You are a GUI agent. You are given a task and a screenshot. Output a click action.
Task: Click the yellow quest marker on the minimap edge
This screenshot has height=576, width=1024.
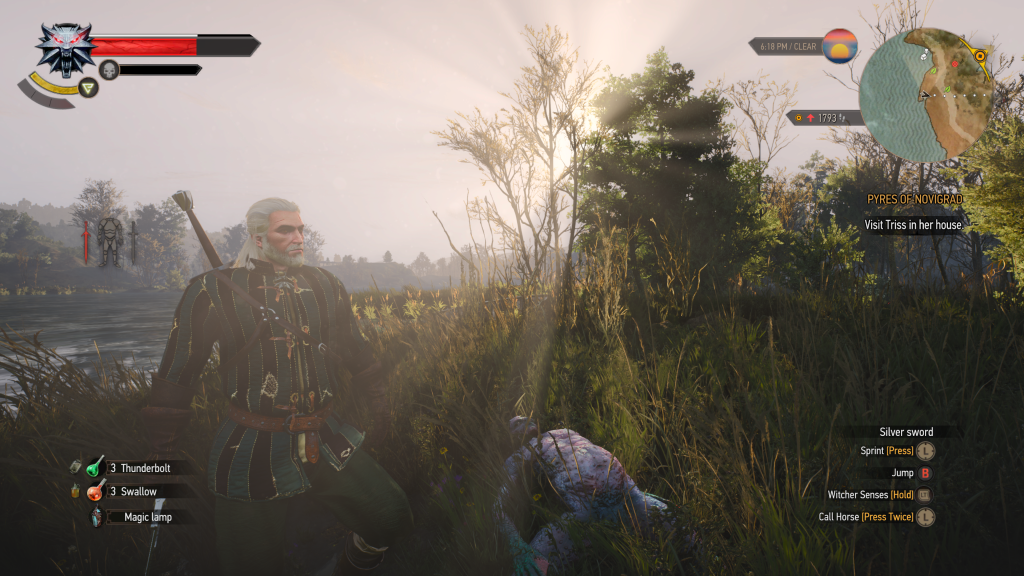(981, 55)
